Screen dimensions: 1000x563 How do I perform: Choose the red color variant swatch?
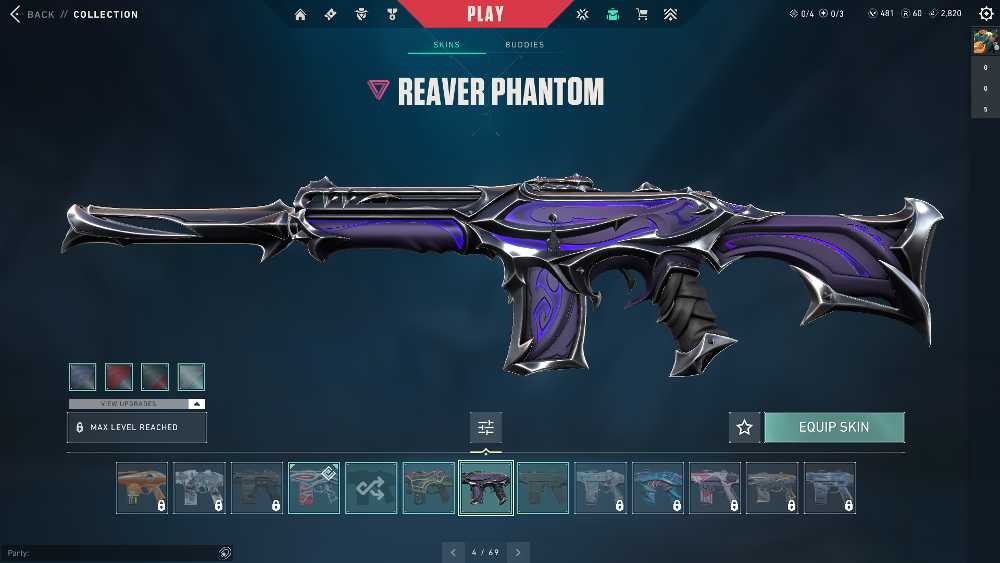[119, 377]
